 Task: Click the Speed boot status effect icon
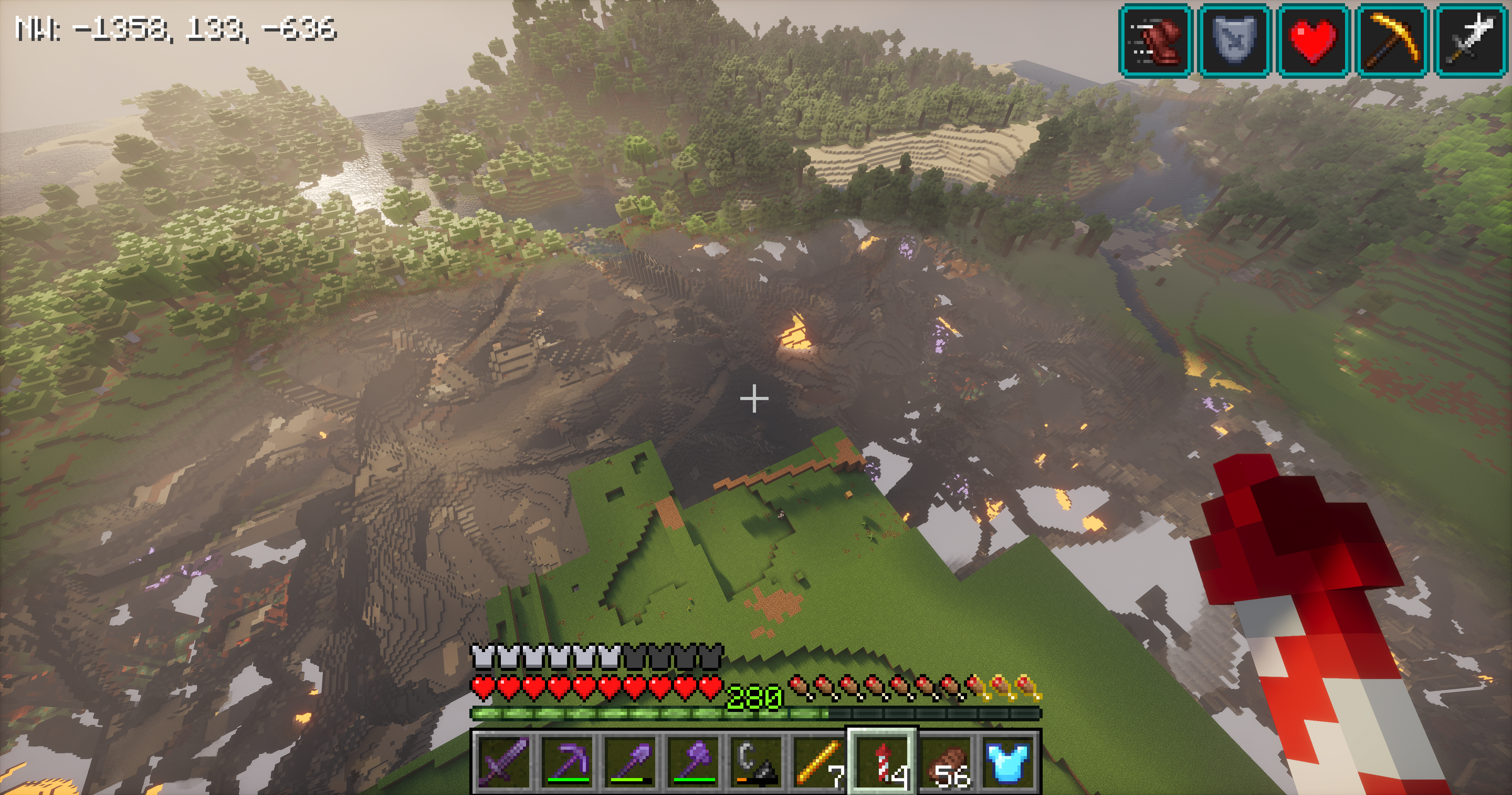tap(1155, 41)
